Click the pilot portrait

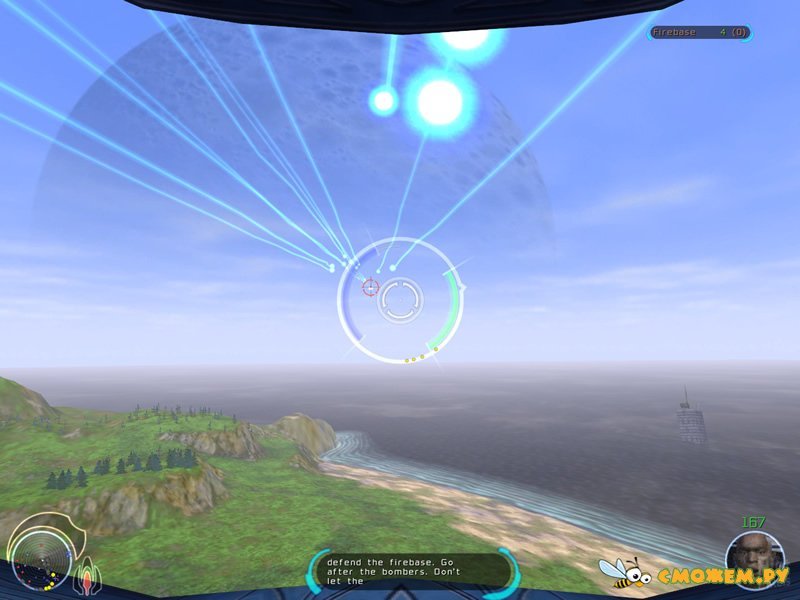[755, 557]
